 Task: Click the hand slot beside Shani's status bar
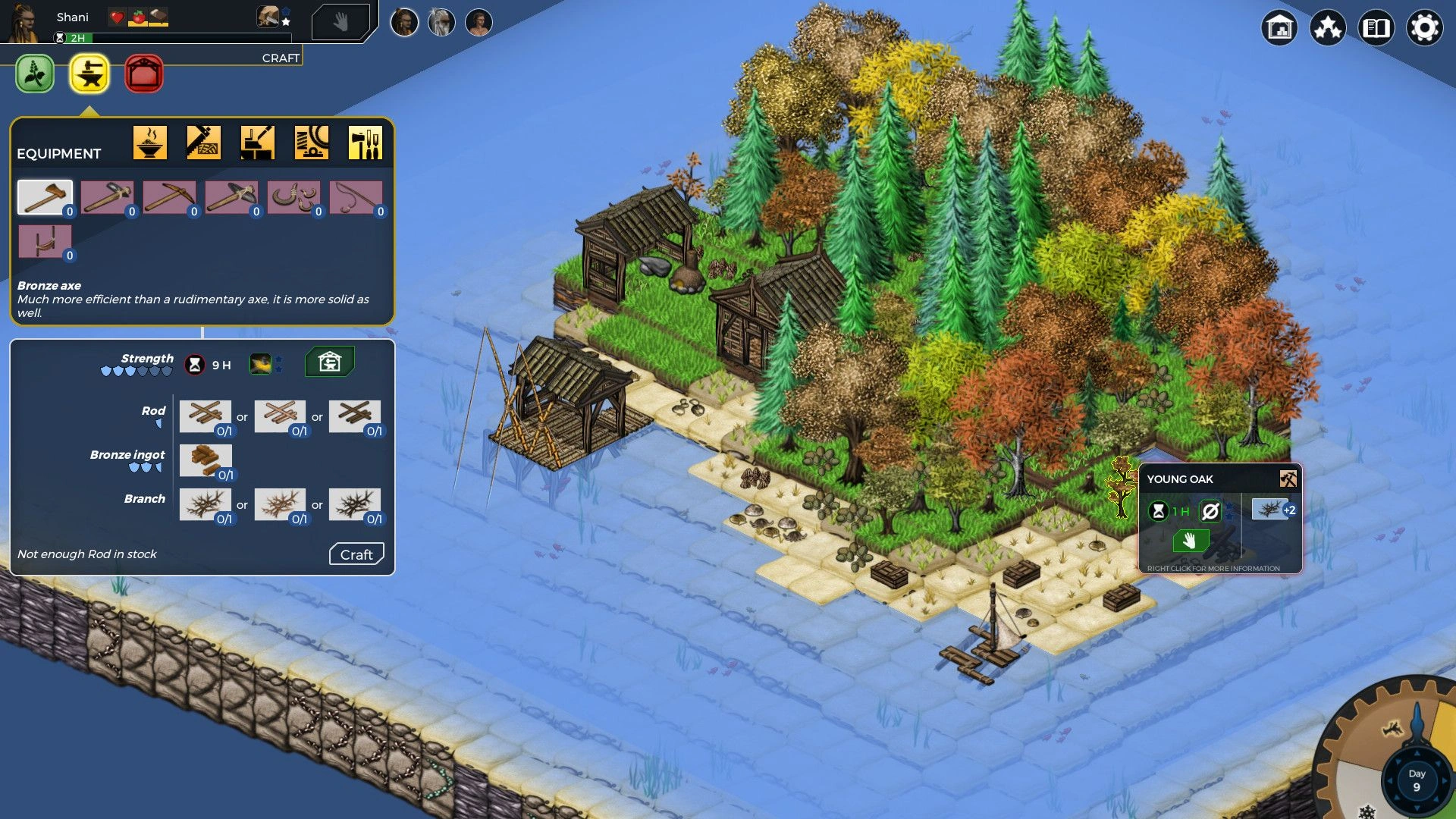tap(340, 22)
